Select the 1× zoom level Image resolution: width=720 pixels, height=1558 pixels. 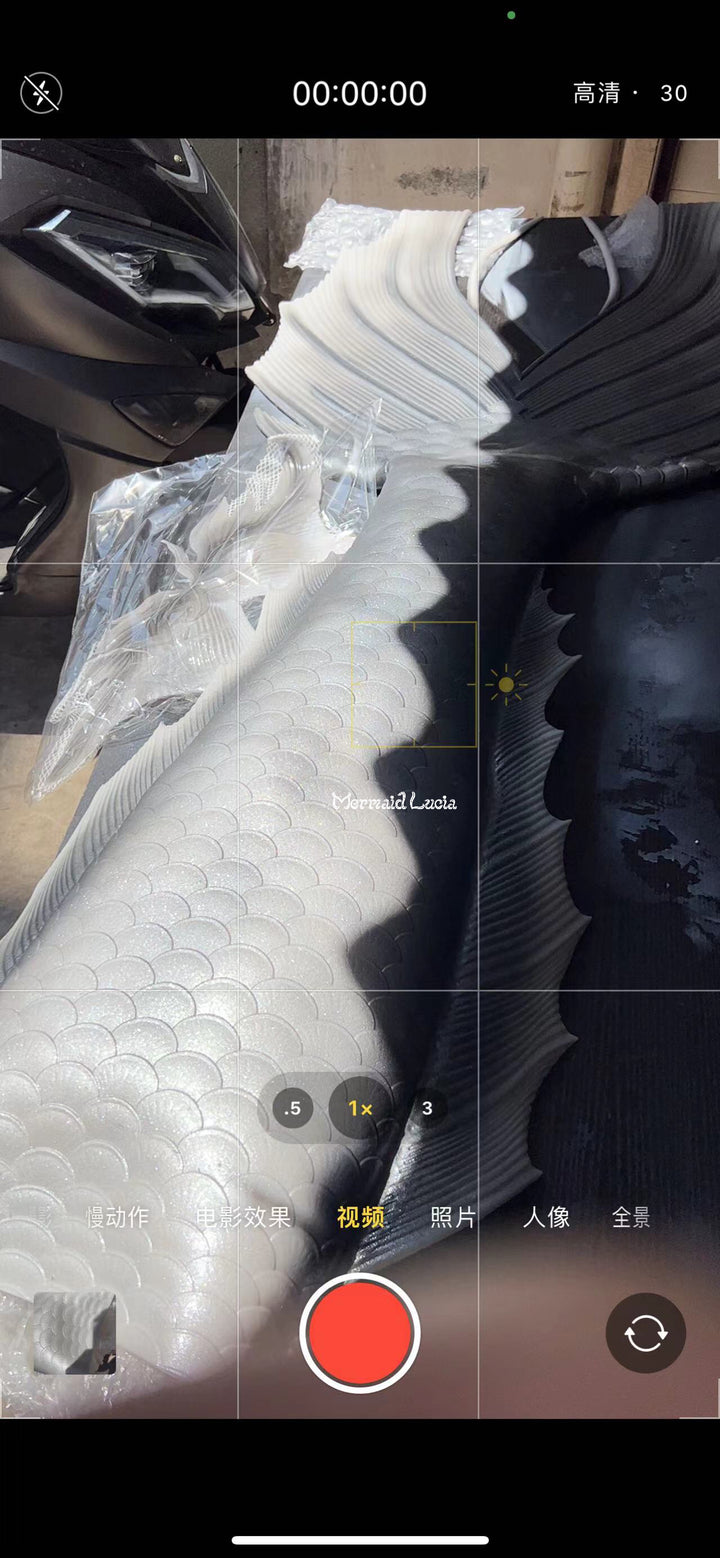tap(360, 1108)
